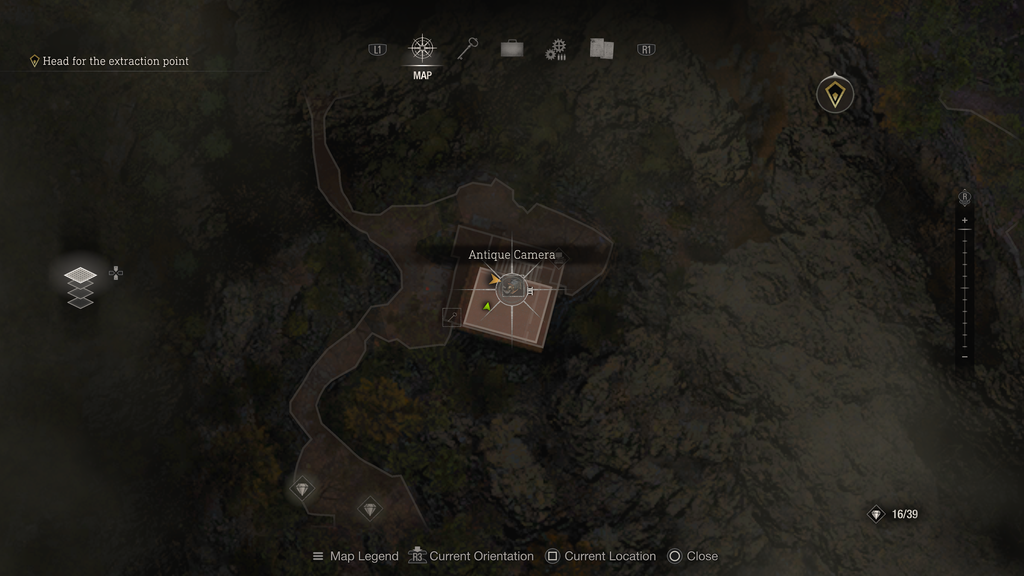The image size is (1024, 576).
Task: Select the small key marker on map
Action: click(x=452, y=317)
